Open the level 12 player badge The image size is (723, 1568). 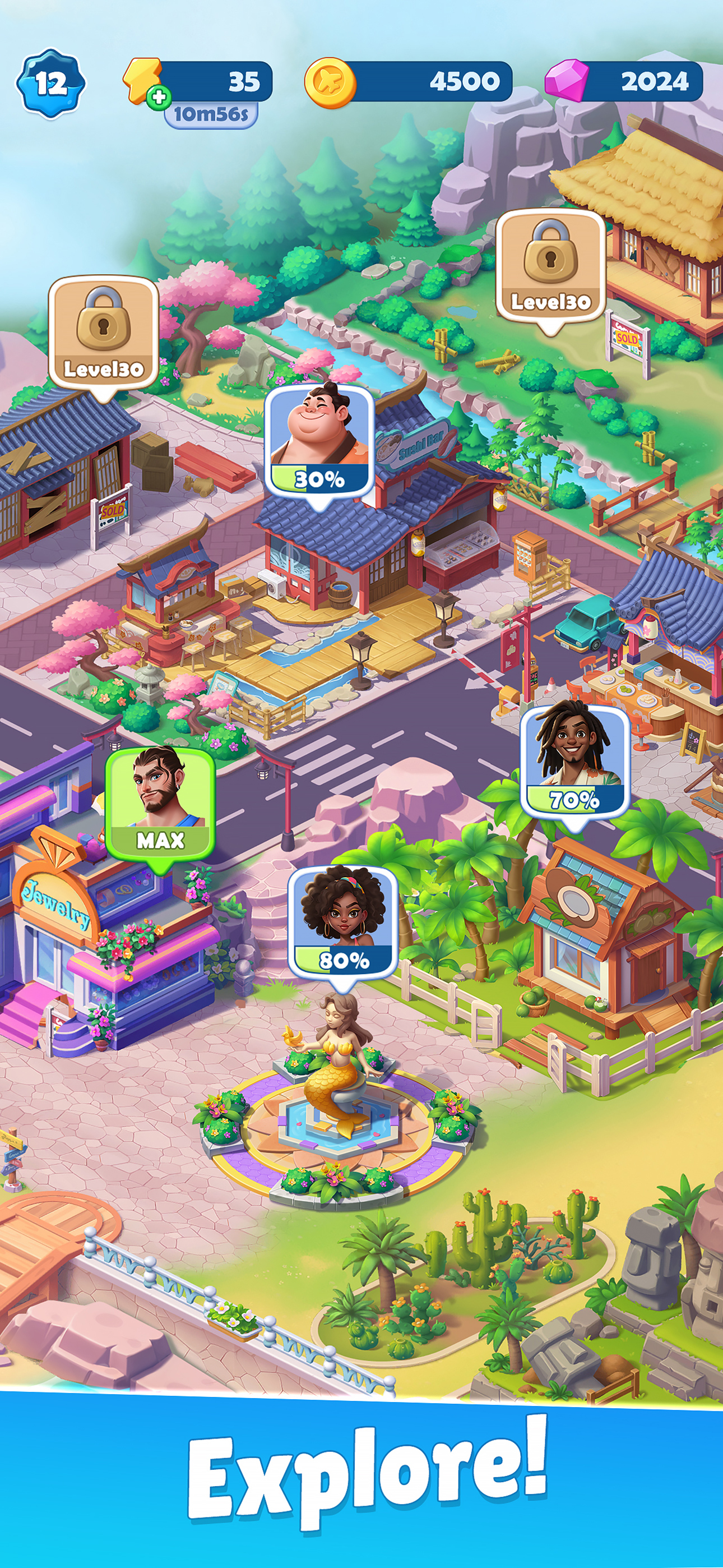(x=50, y=83)
